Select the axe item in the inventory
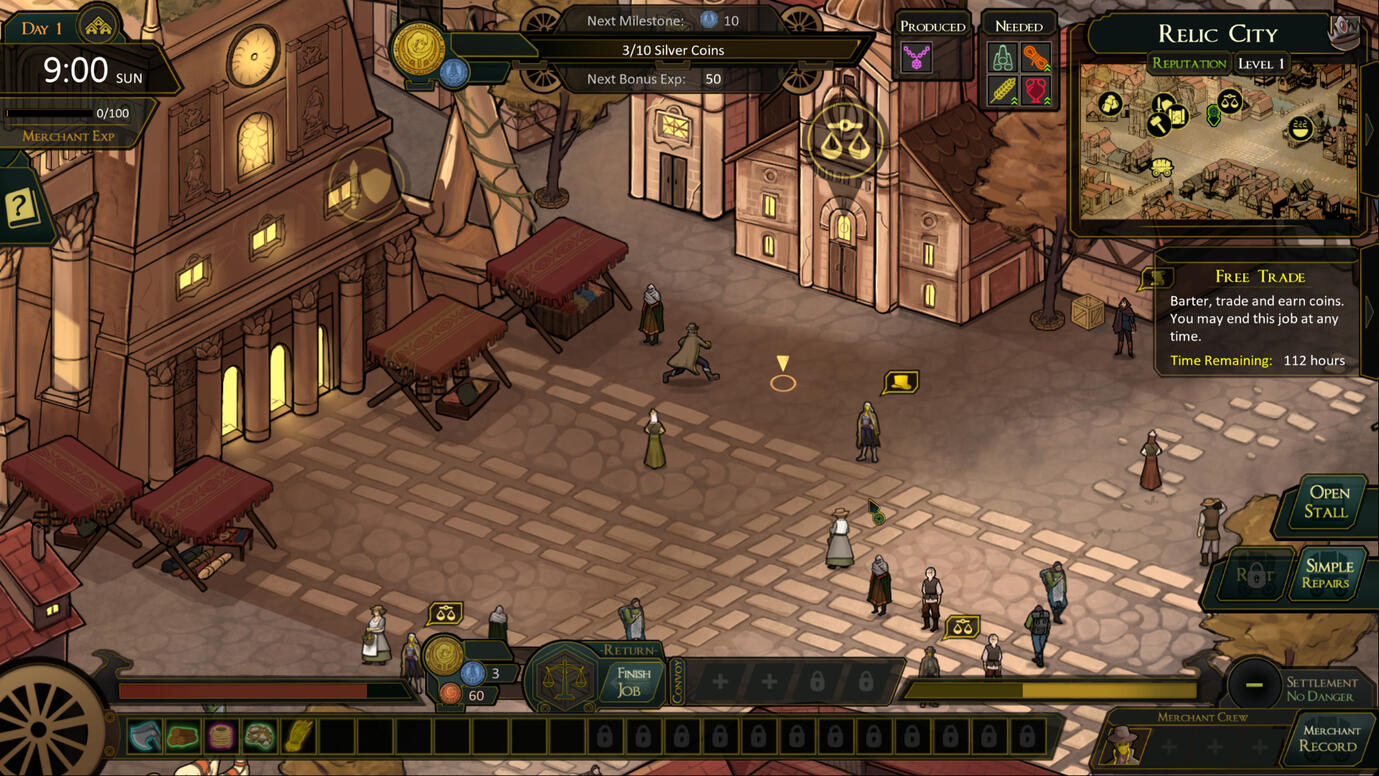This screenshot has height=776, width=1379. tap(144, 737)
